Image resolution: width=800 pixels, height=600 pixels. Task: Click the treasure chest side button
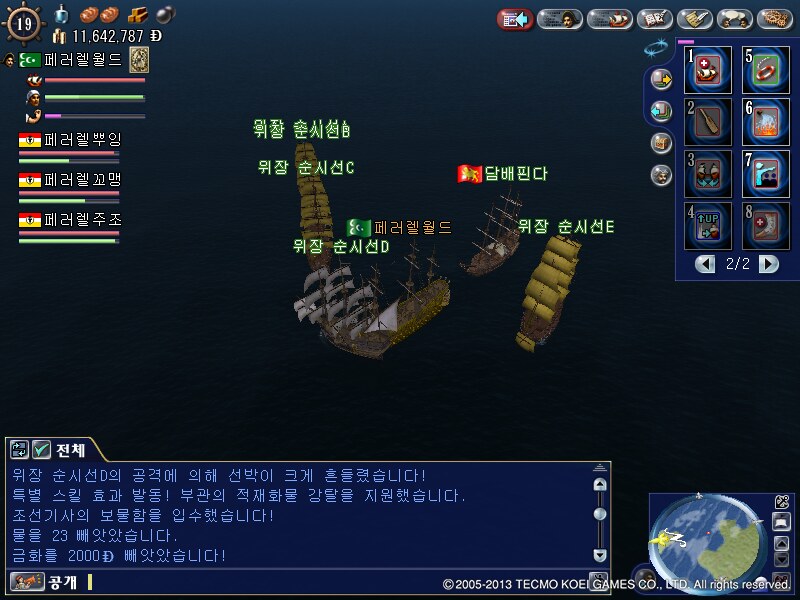coord(660,143)
